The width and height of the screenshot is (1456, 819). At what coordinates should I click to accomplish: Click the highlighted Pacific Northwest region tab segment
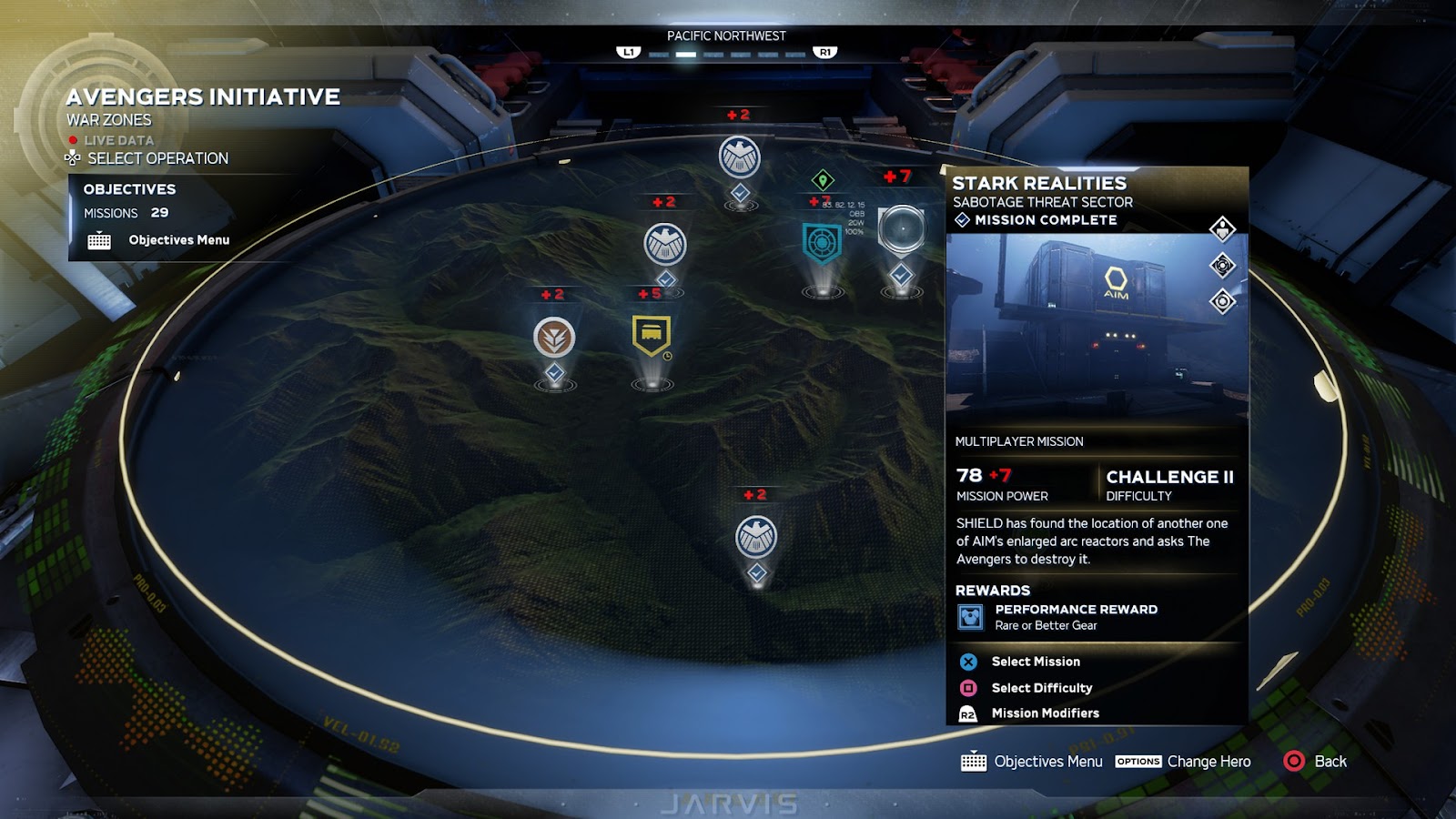pyautogui.click(x=686, y=55)
